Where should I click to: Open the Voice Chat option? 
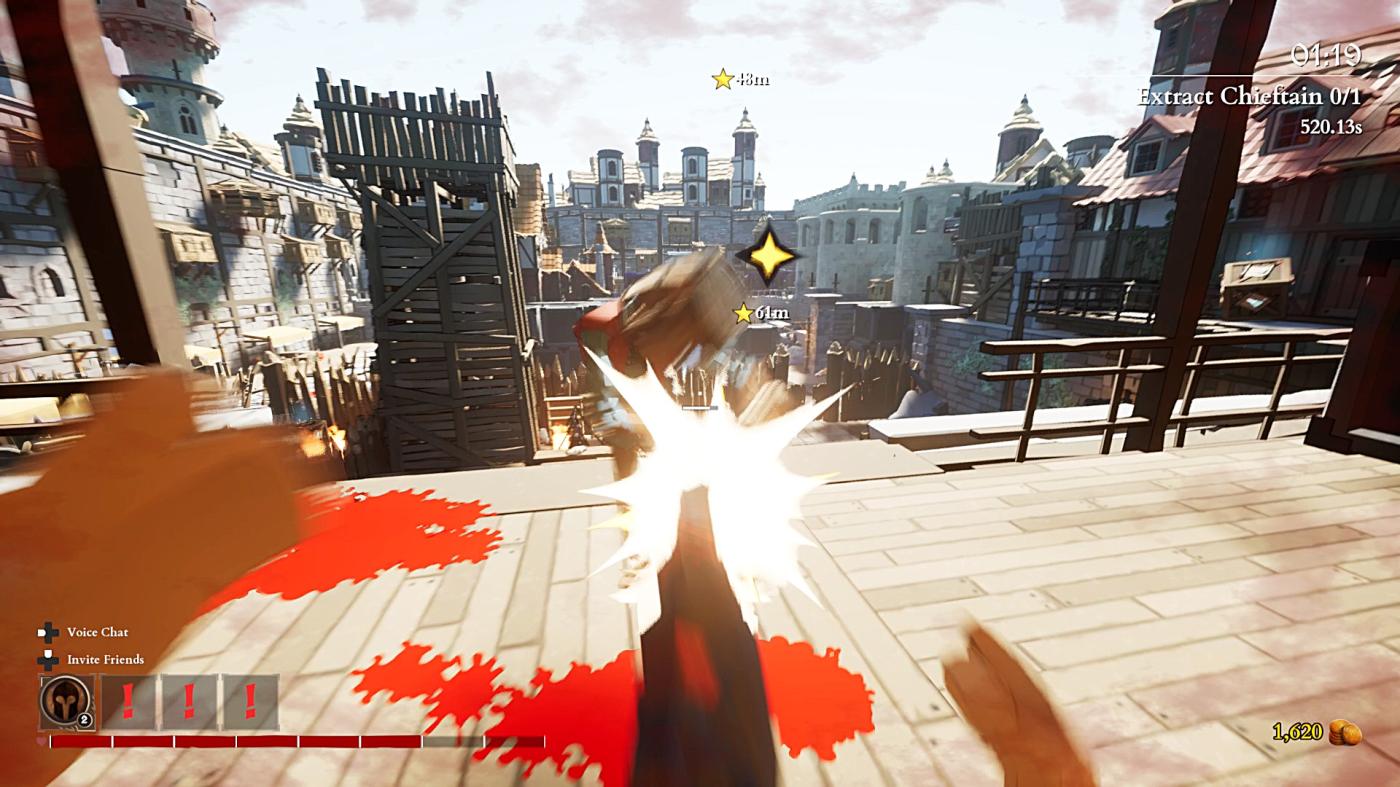click(97, 632)
